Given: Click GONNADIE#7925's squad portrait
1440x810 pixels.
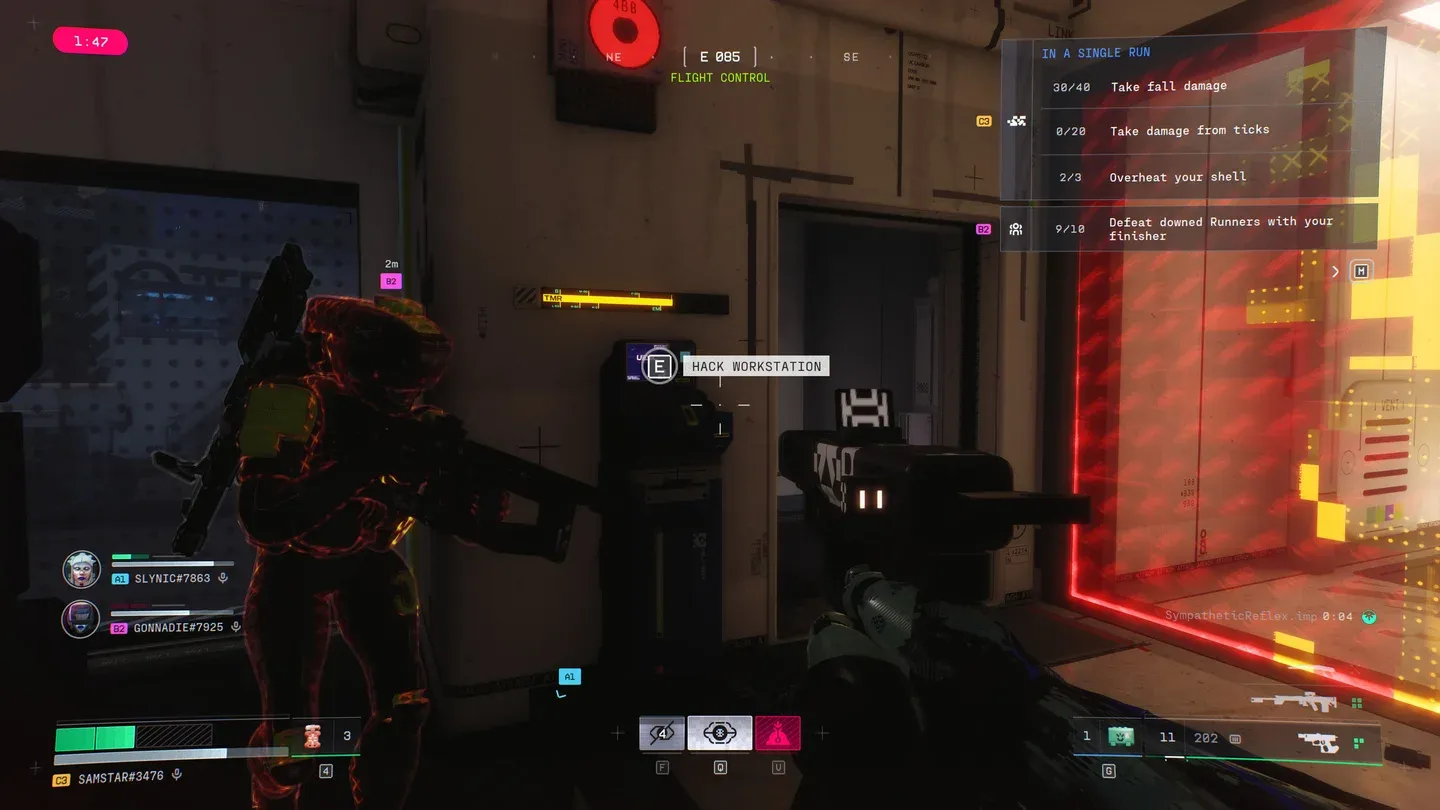Looking at the screenshot, I should [x=81, y=619].
